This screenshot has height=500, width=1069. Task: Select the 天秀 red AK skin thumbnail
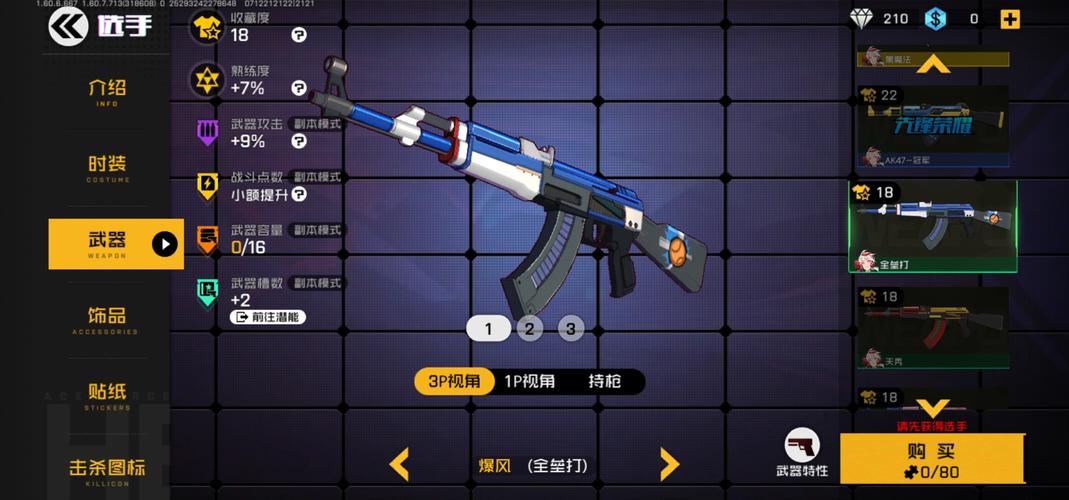click(932, 328)
